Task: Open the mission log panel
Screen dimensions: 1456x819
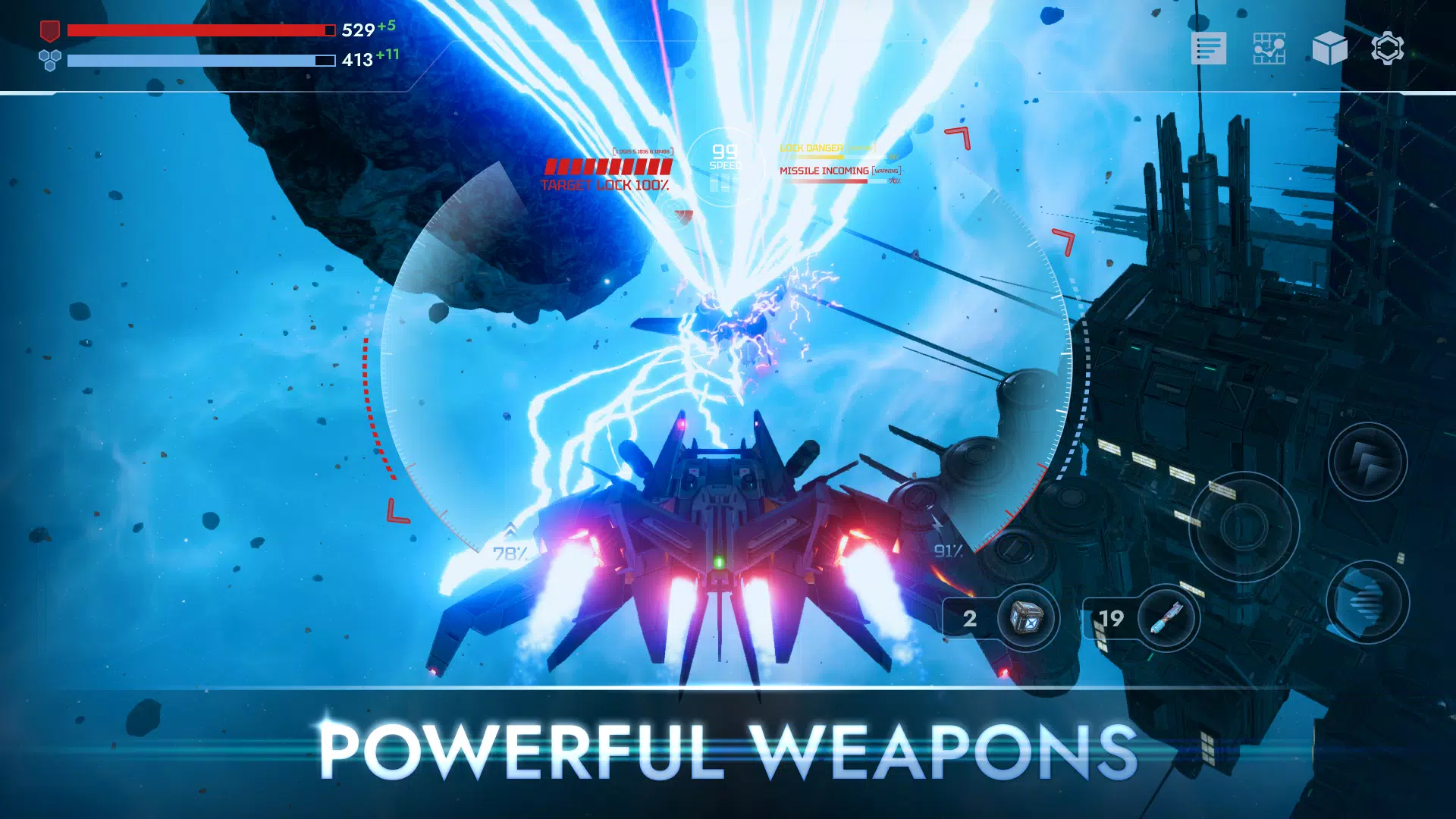Action: tap(1210, 48)
